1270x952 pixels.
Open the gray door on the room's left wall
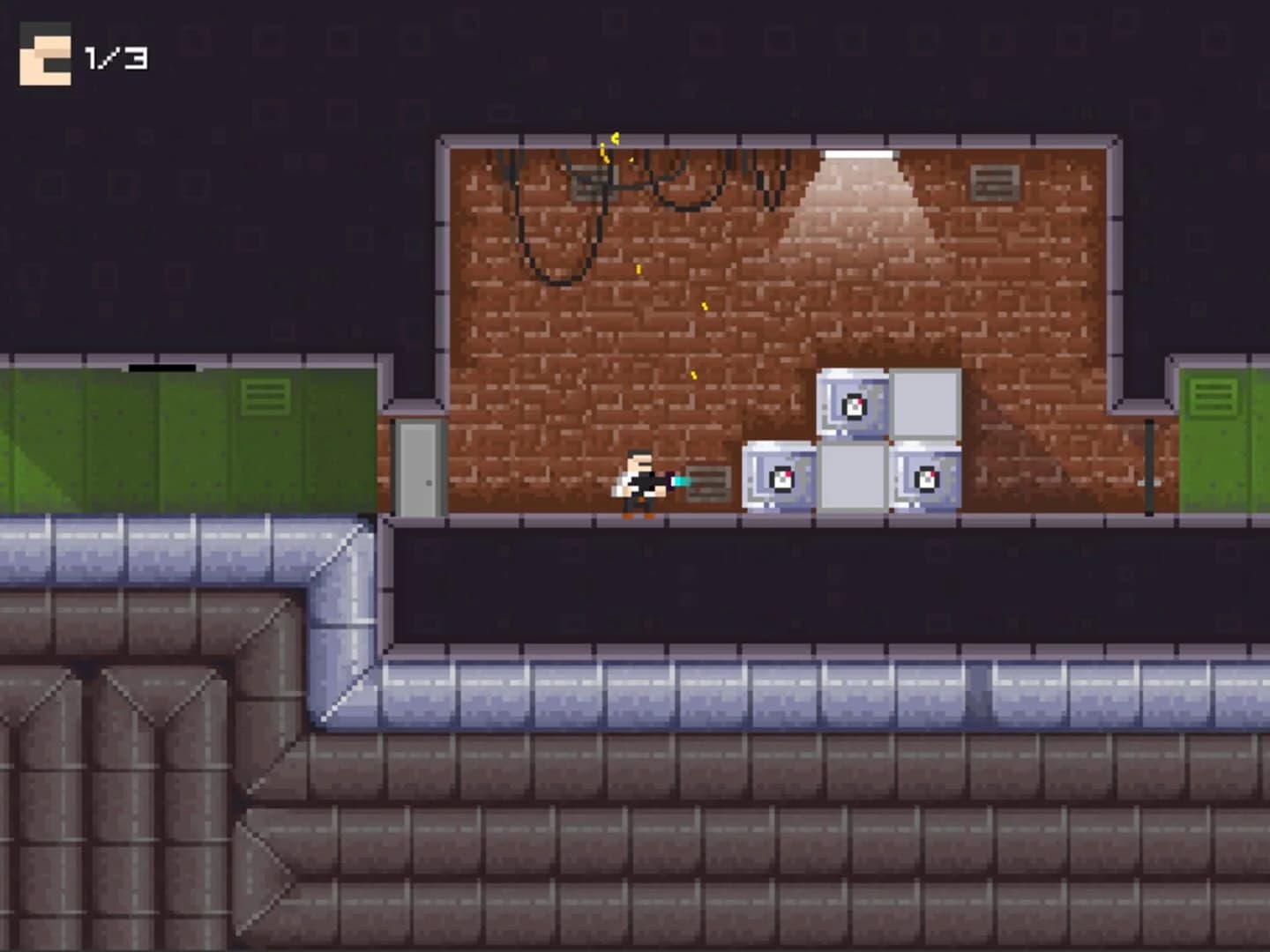(417, 467)
